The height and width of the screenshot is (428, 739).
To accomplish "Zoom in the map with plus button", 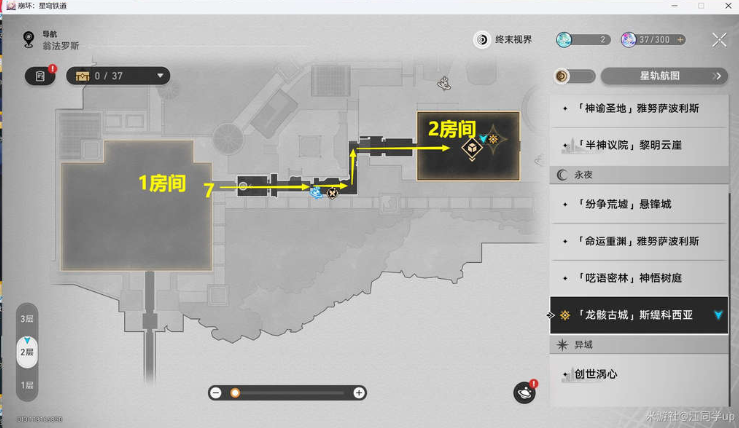I will 359,393.
